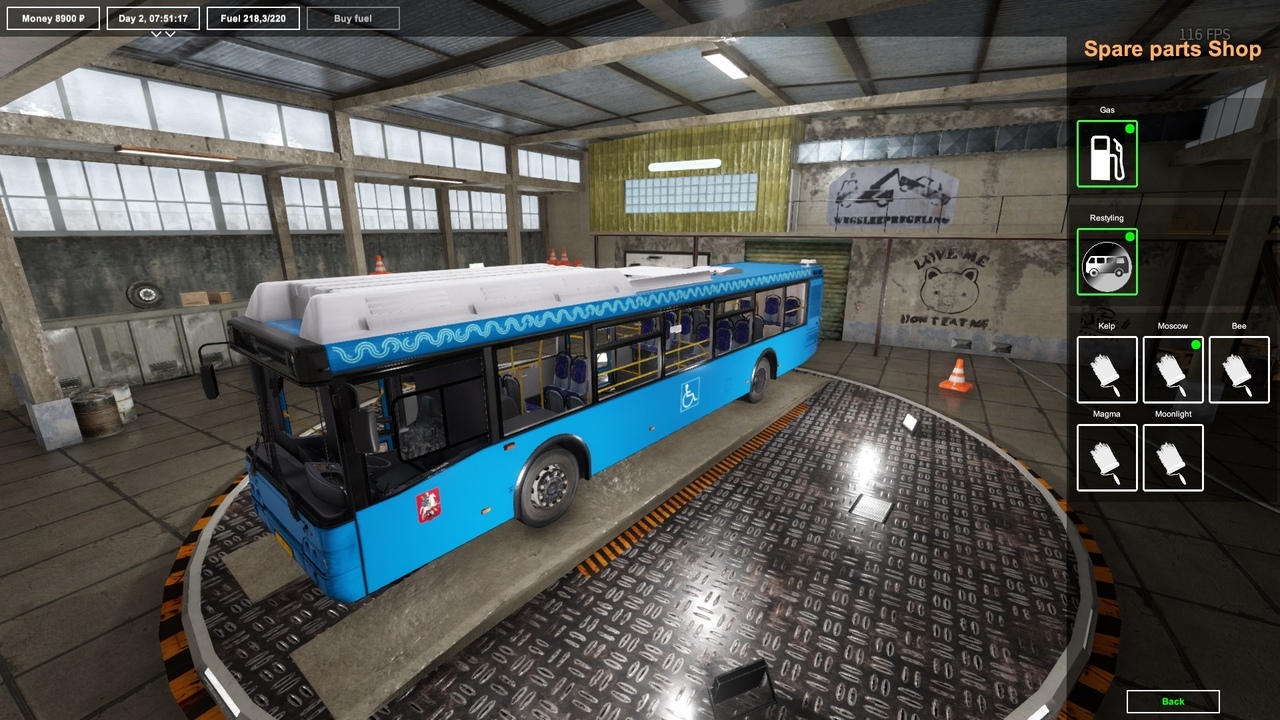Open the Restyling bus category
The height and width of the screenshot is (720, 1280).
(x=1106, y=262)
